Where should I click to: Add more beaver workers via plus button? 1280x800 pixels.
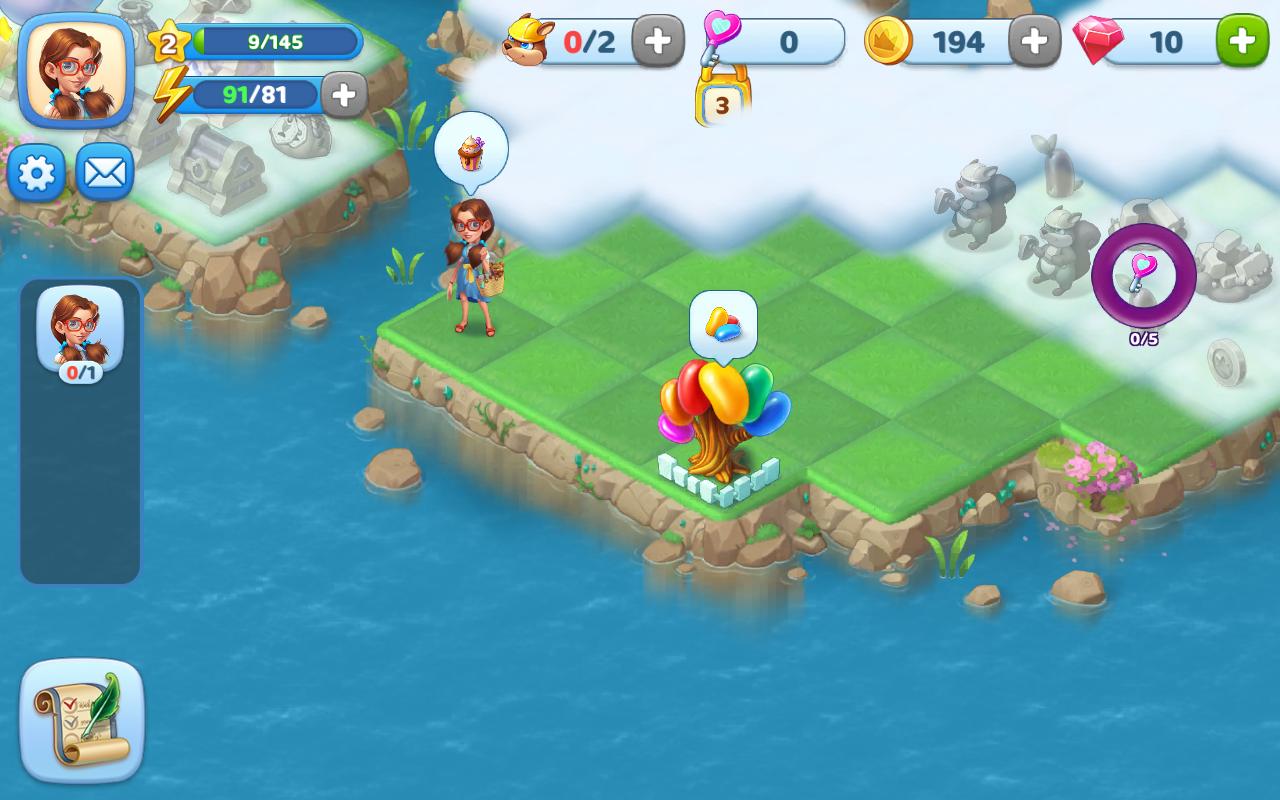658,41
